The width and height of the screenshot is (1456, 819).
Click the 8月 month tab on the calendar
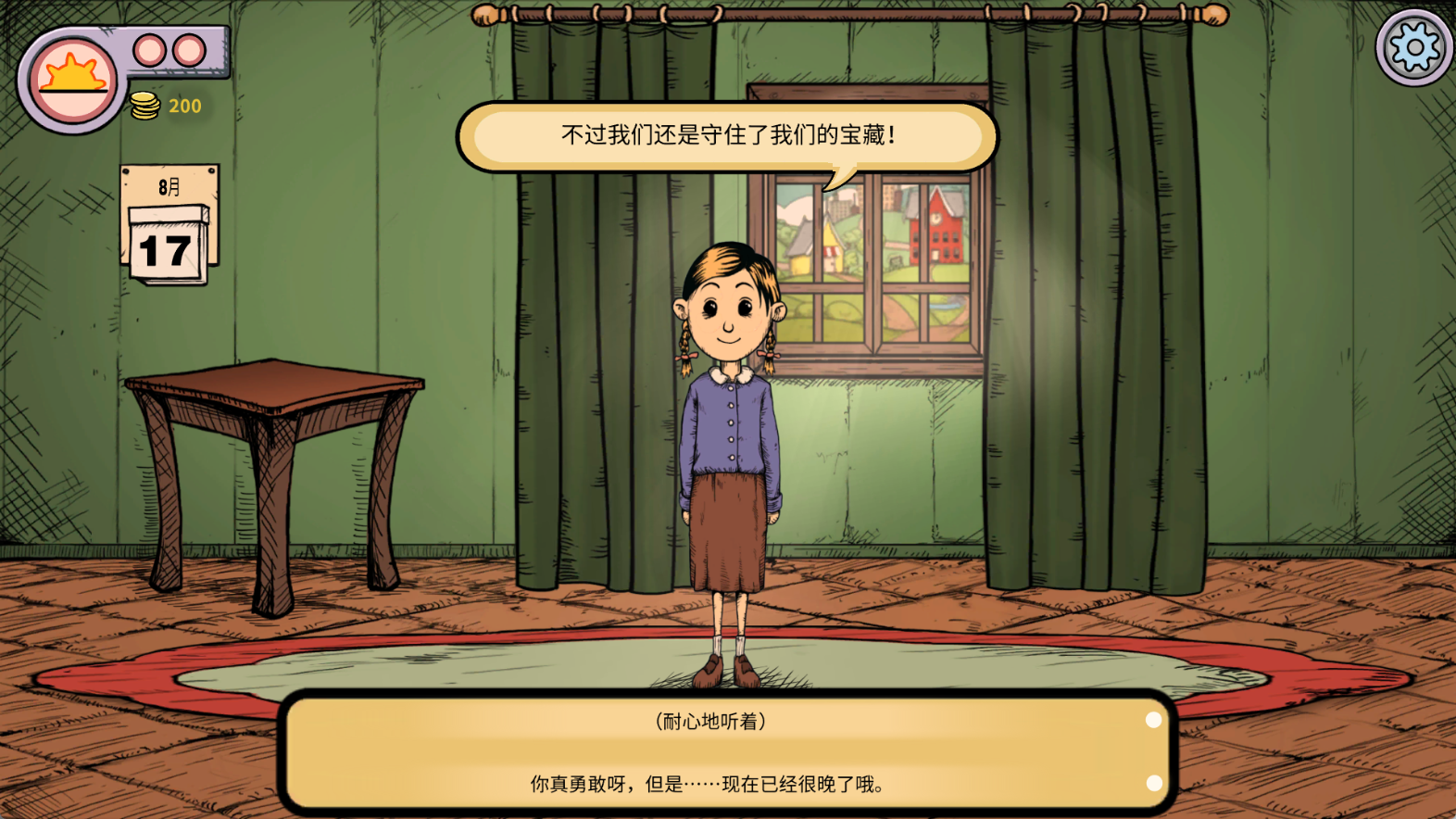click(x=167, y=185)
